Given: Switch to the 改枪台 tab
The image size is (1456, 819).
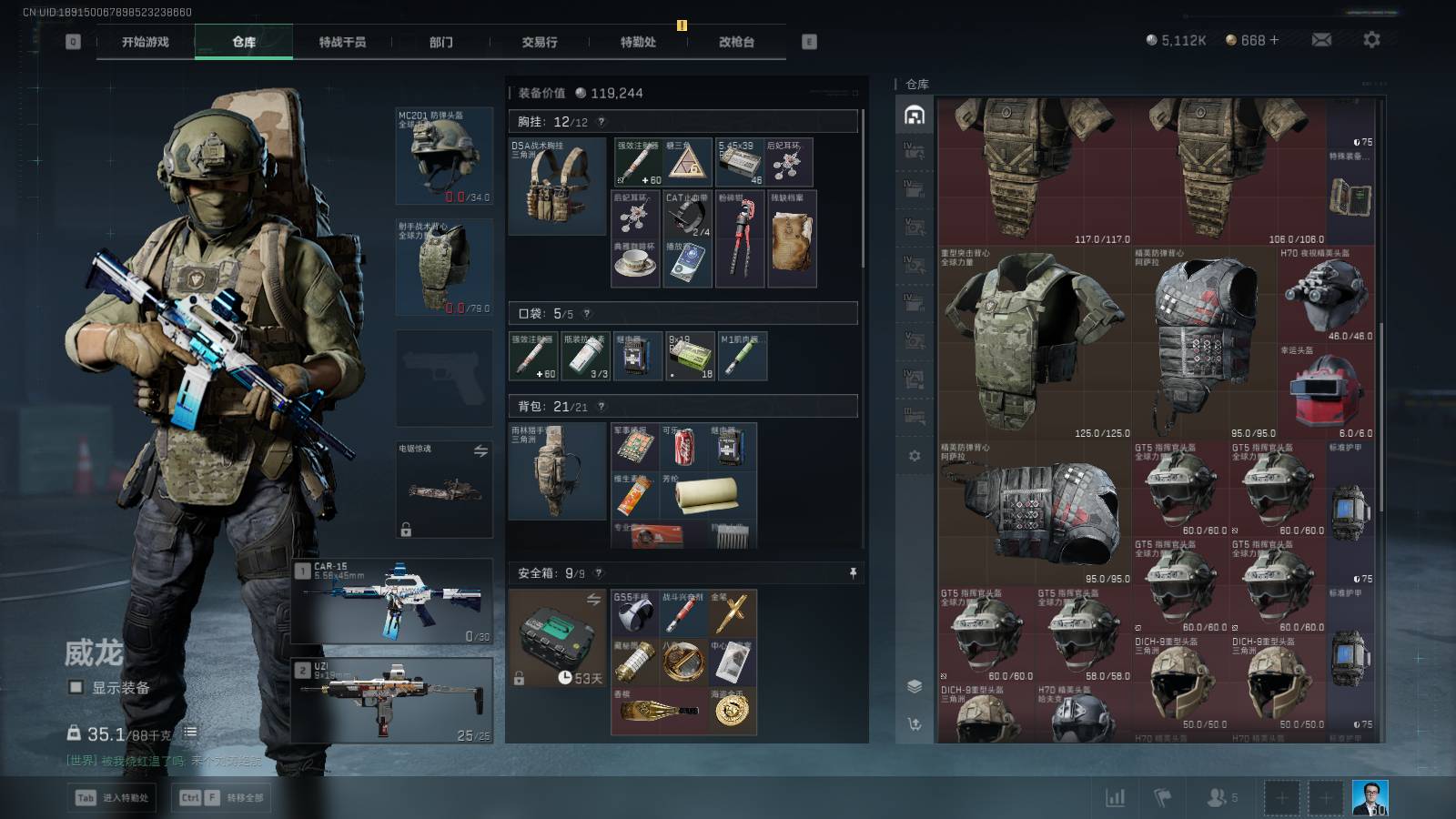Looking at the screenshot, I should (x=736, y=42).
